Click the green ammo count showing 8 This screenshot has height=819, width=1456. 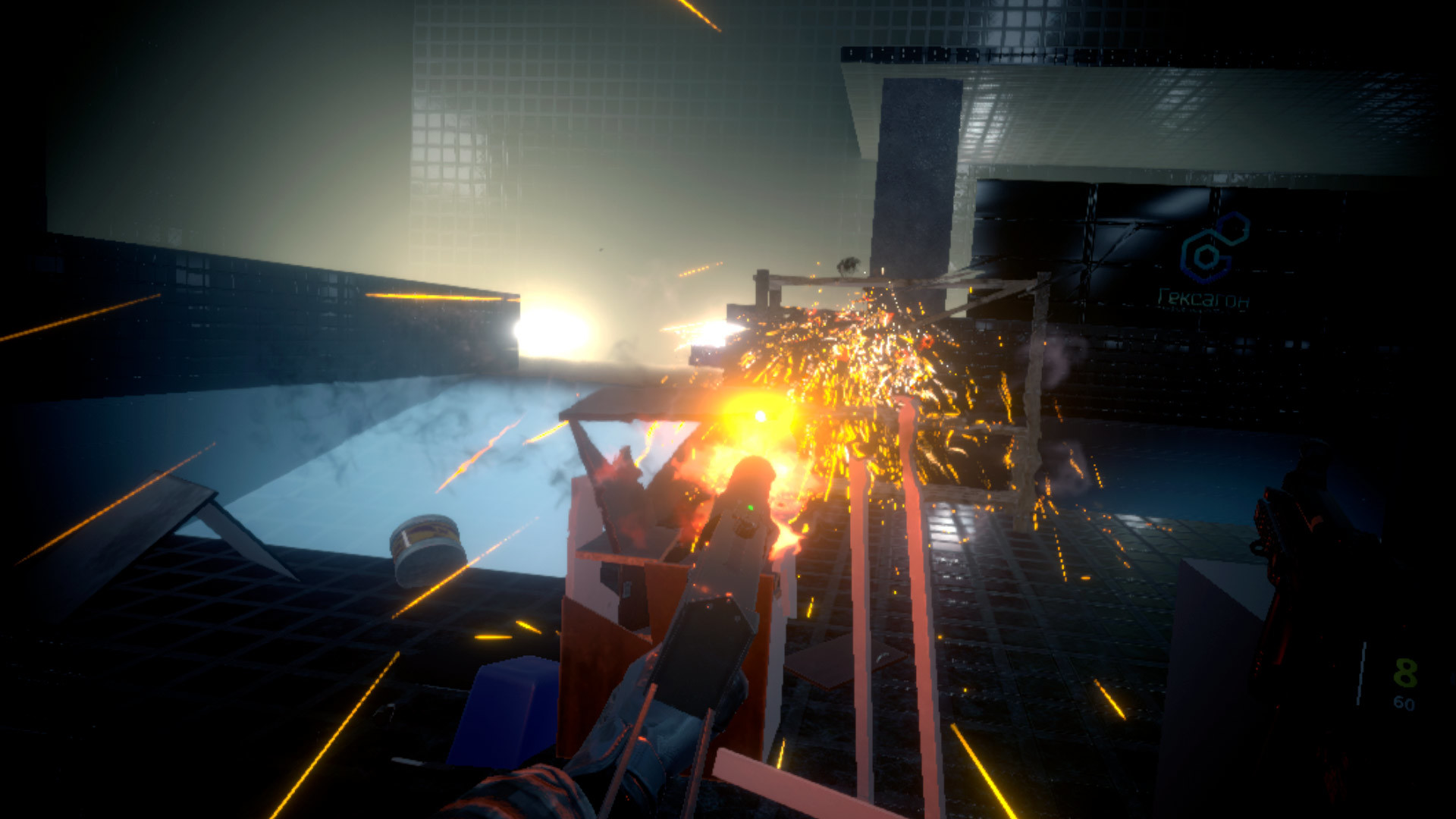click(1404, 673)
